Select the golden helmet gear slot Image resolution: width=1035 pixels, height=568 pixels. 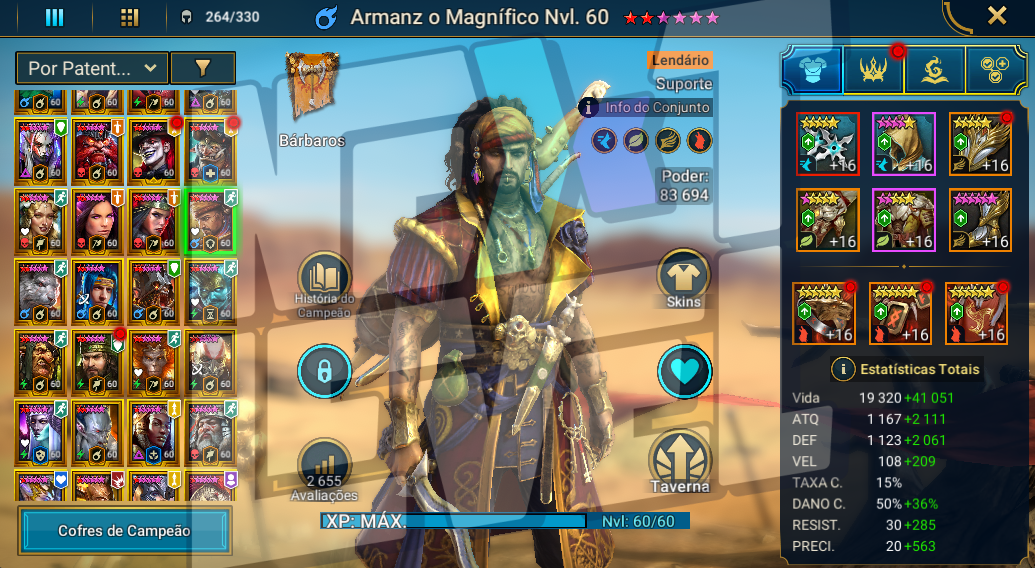tap(903, 143)
